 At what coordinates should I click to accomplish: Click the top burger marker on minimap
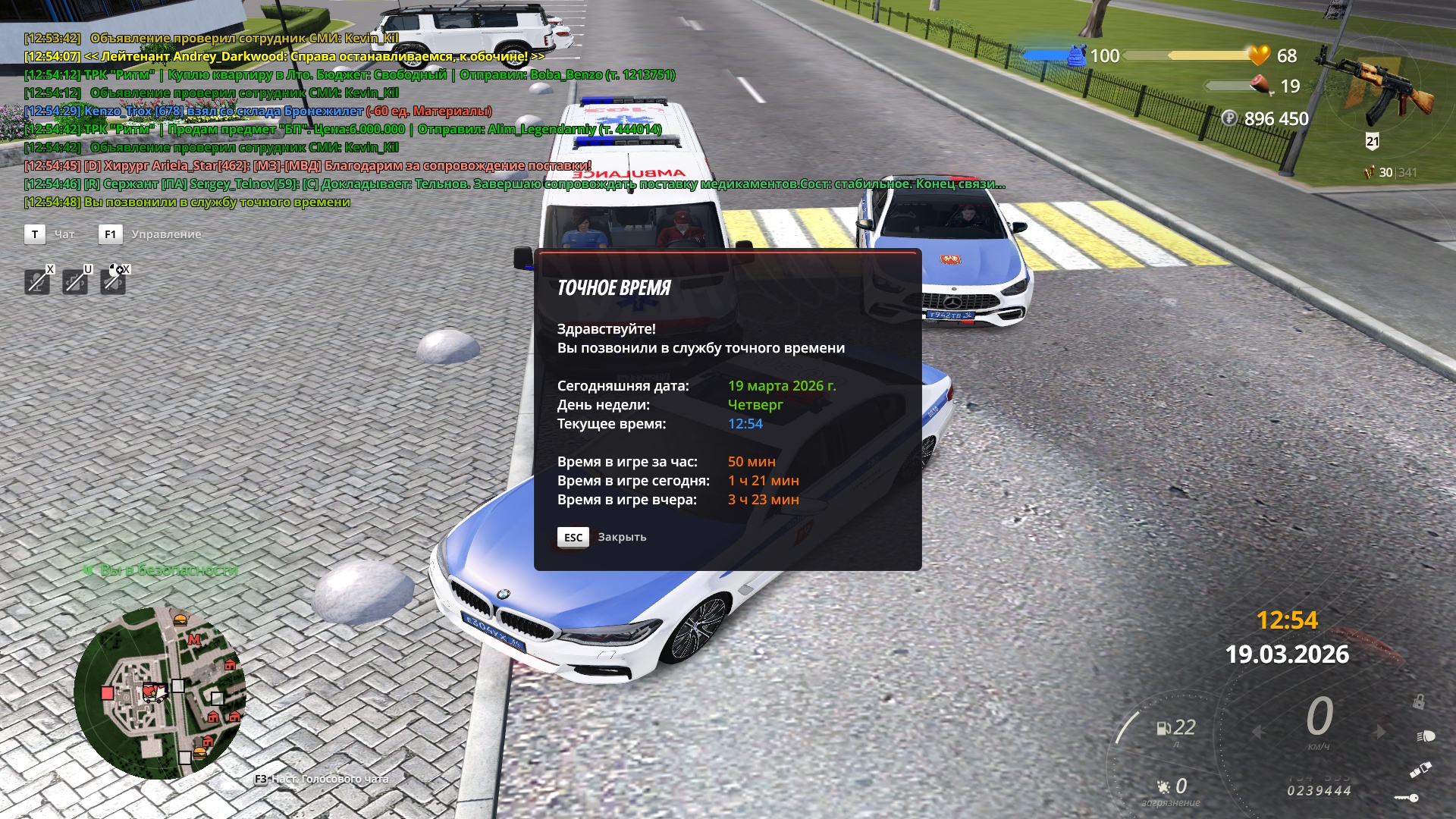[180, 620]
